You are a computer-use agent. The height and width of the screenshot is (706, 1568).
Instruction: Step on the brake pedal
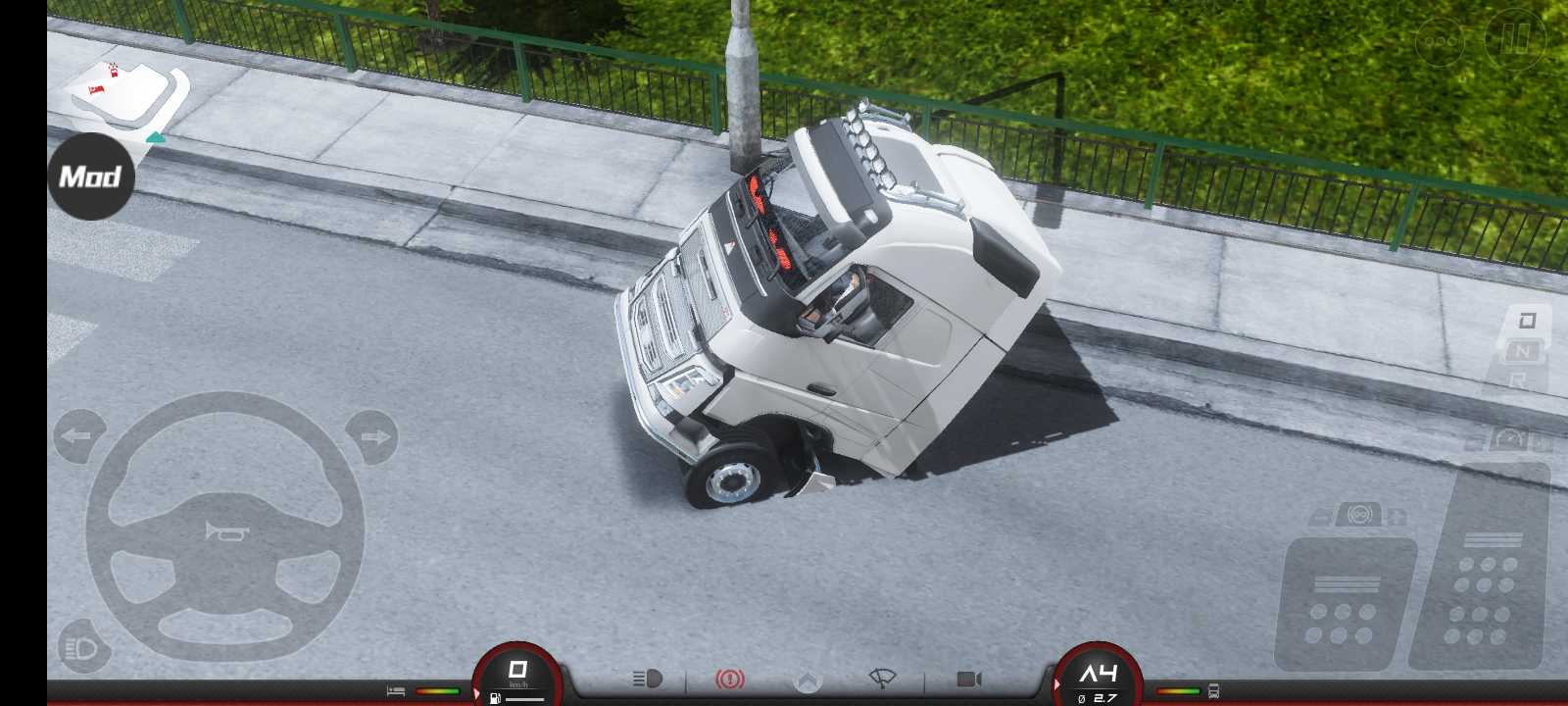(1345, 603)
